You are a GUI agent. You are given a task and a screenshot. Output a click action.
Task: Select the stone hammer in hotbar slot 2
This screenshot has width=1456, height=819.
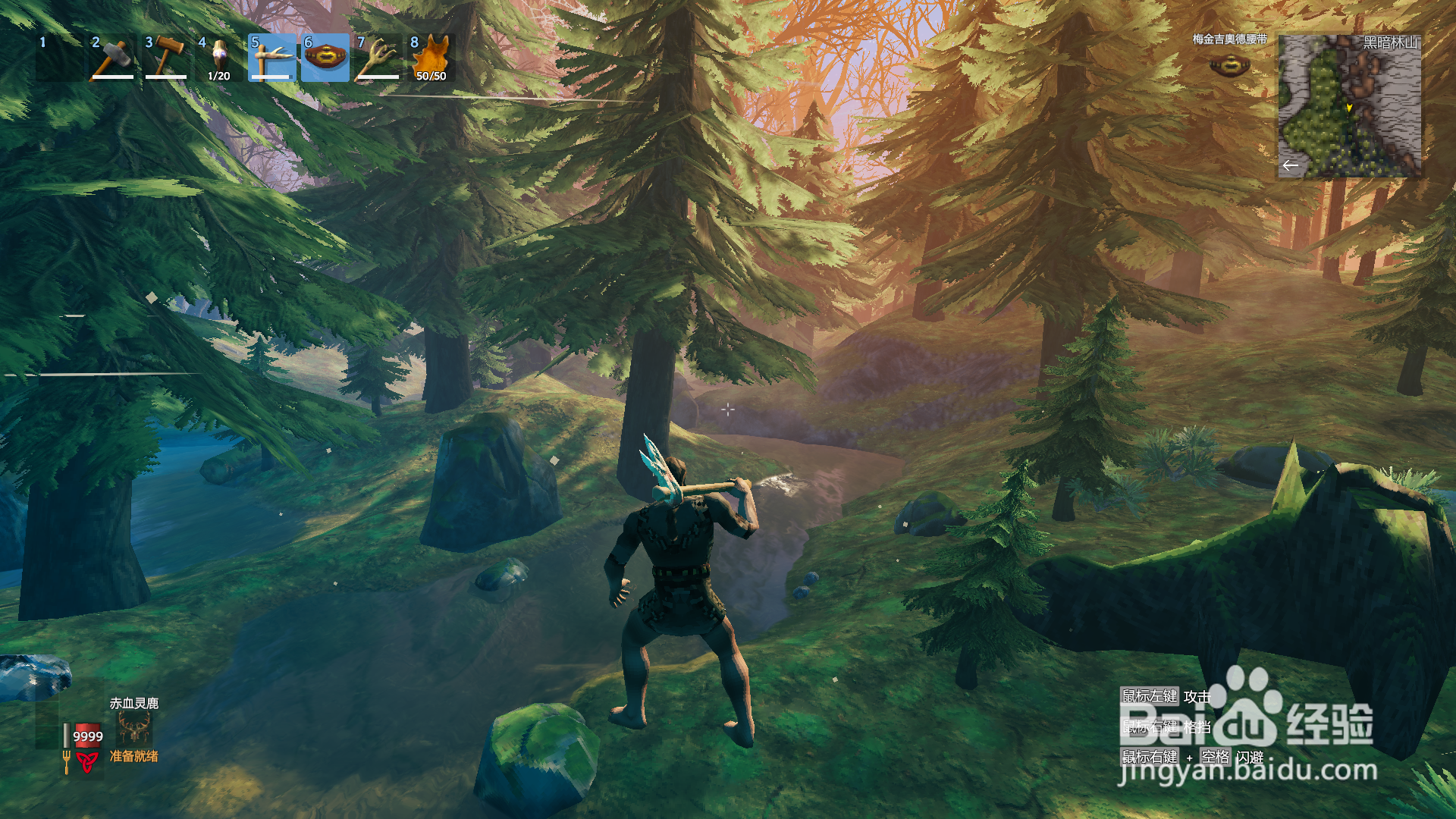[113, 57]
